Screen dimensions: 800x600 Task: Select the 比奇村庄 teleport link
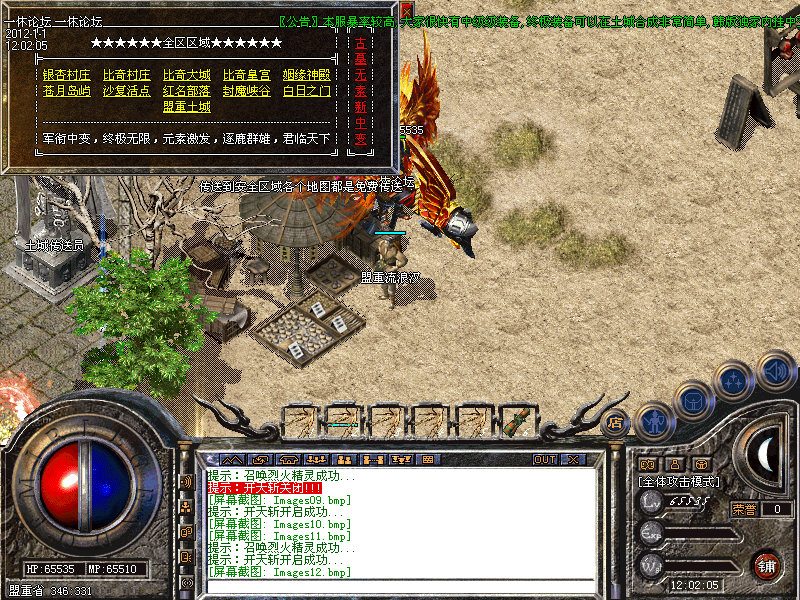(x=126, y=75)
